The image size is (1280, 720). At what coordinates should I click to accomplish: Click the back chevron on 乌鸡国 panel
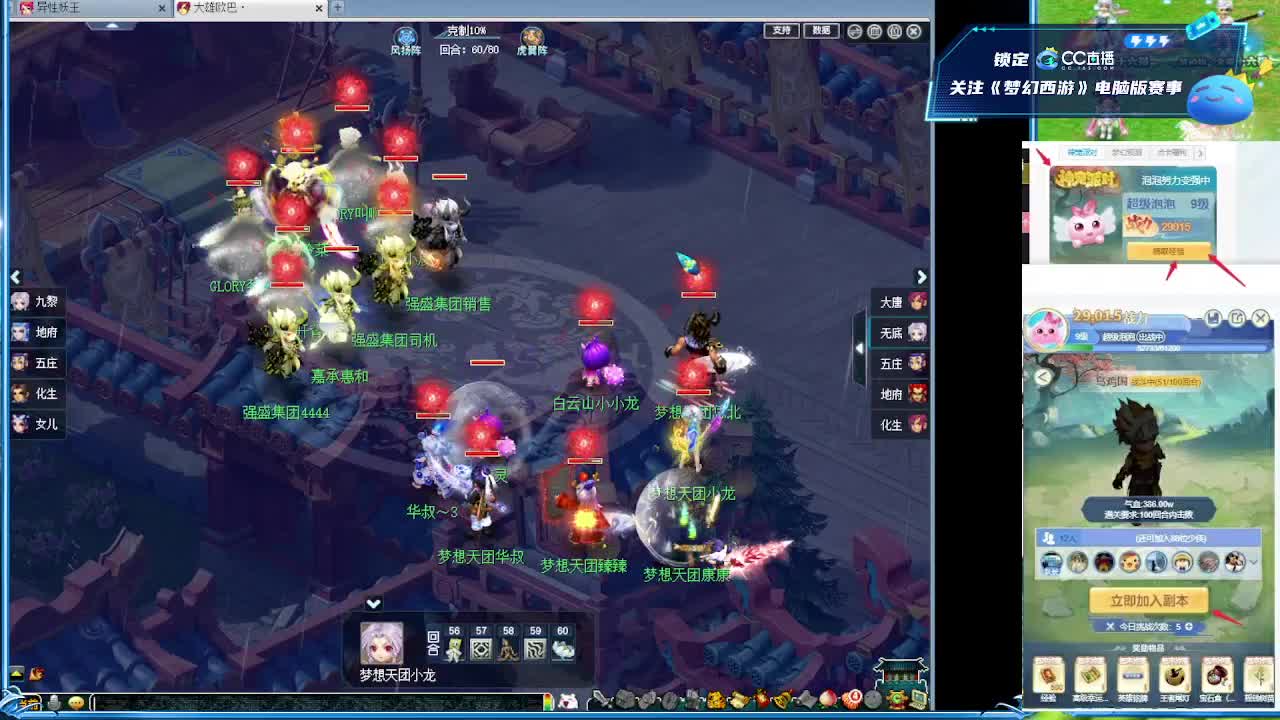[x=1043, y=377]
